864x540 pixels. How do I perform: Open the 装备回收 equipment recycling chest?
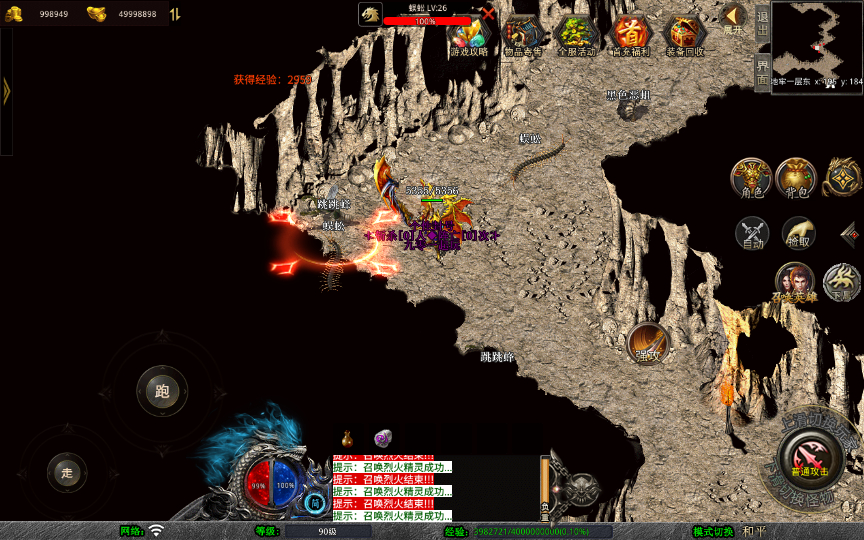click(685, 37)
